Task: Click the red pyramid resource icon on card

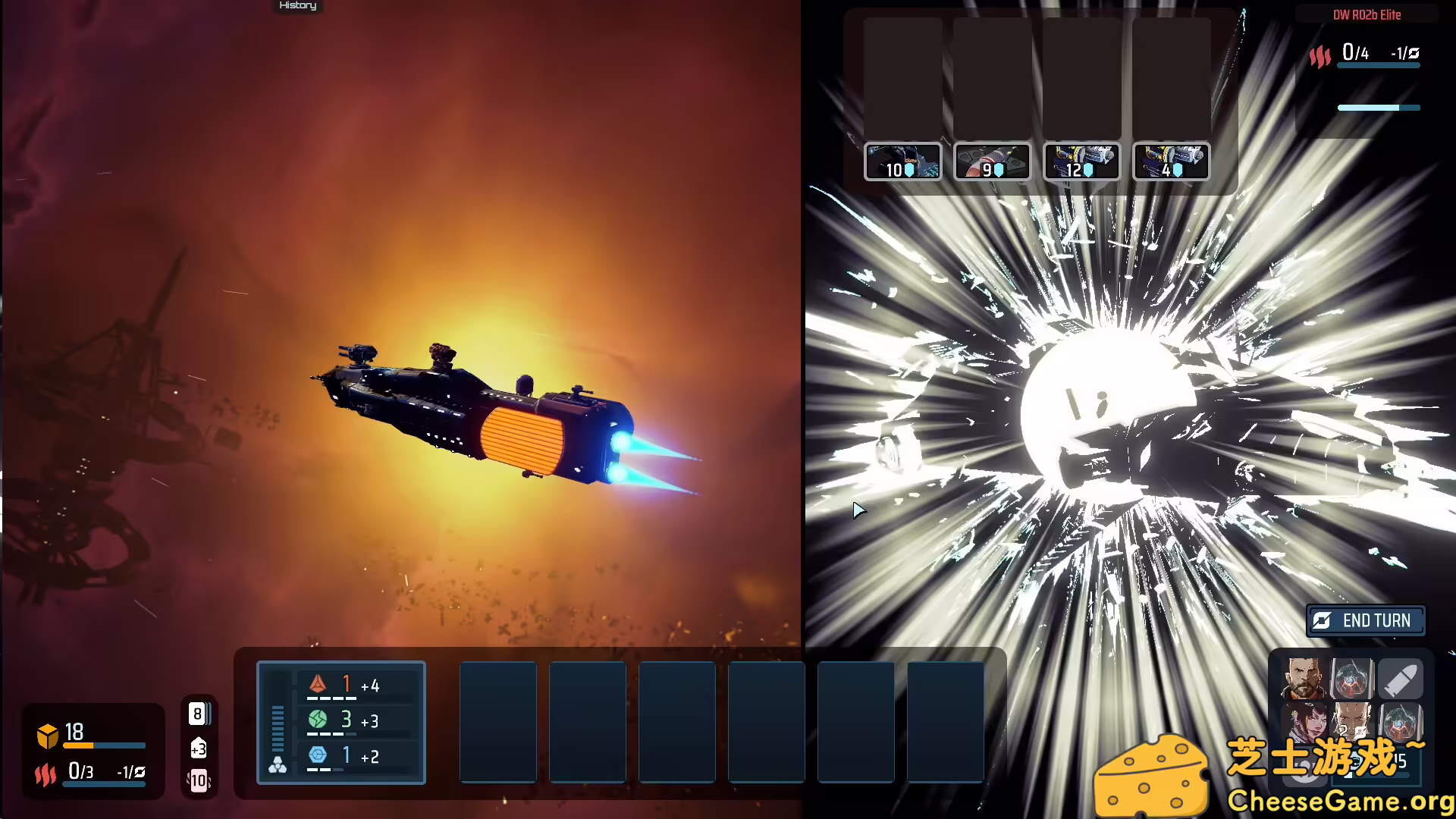Action: coord(318,683)
